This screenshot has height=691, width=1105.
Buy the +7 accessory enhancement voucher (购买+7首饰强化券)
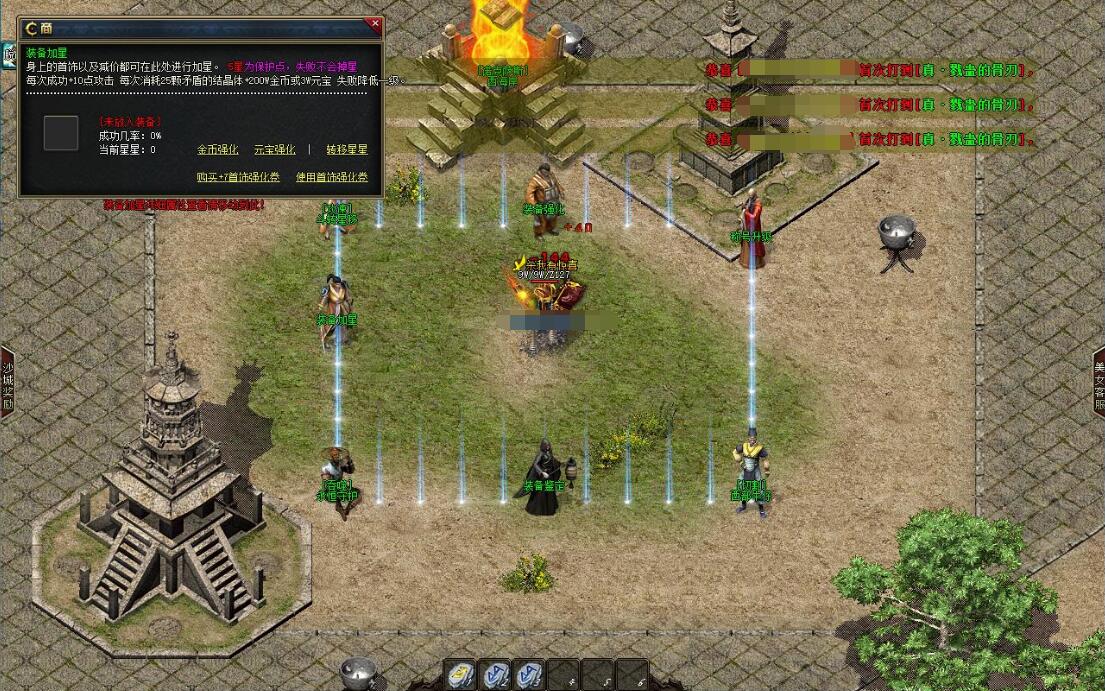point(238,177)
